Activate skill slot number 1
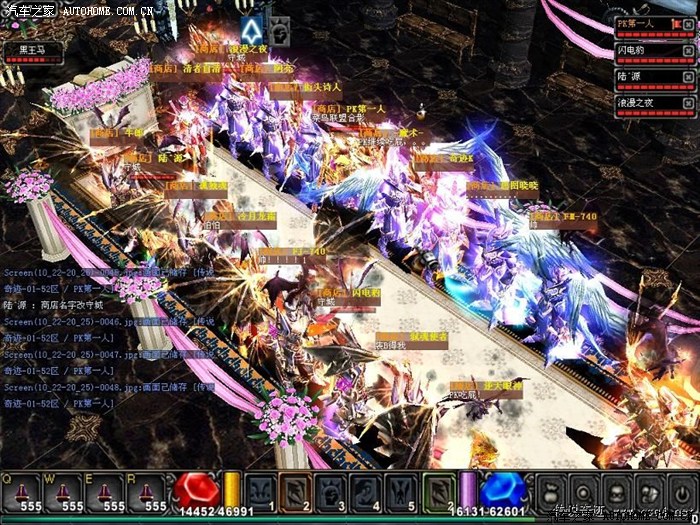700x525 pixels. (261, 492)
